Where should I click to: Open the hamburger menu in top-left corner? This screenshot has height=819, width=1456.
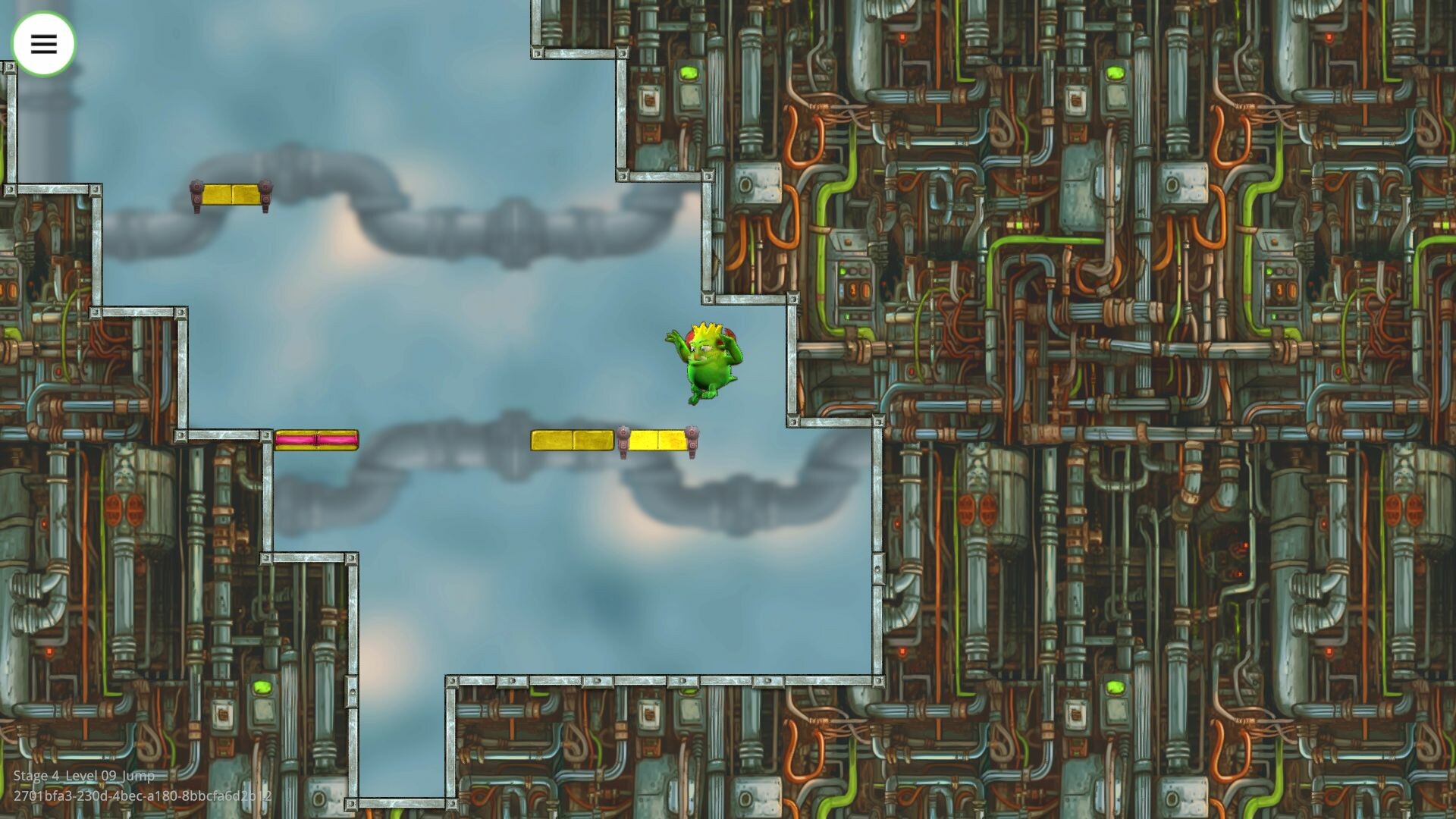click(43, 43)
